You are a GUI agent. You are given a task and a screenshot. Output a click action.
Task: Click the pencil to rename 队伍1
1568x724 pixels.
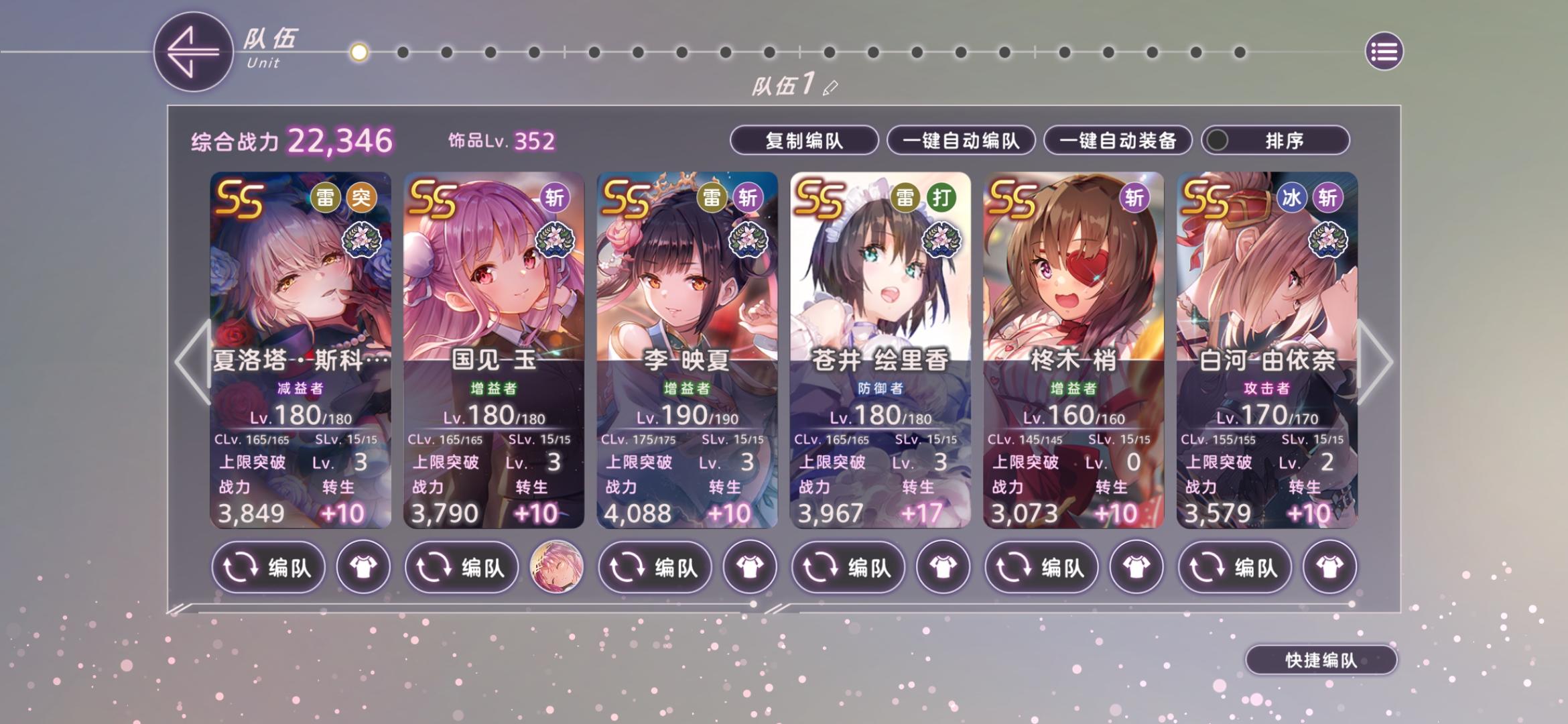[831, 86]
